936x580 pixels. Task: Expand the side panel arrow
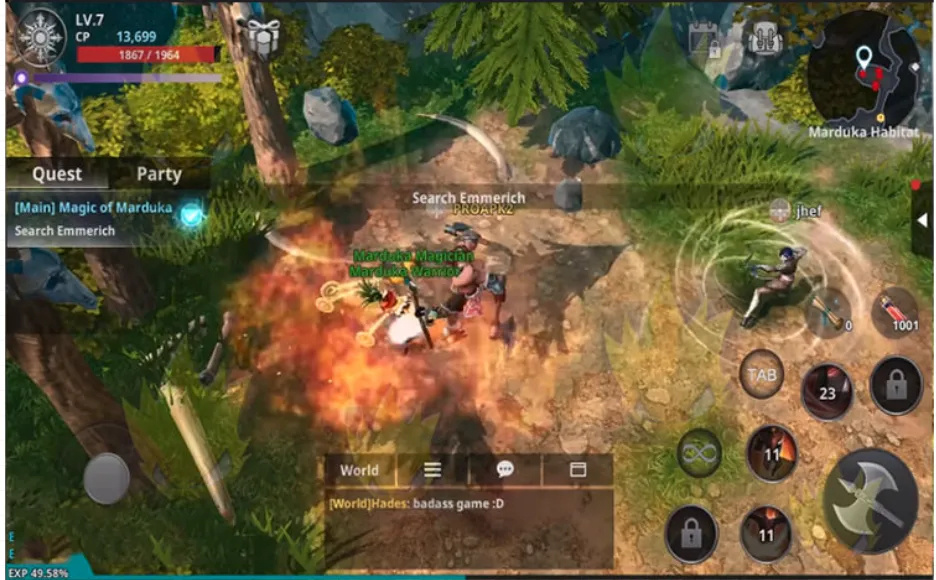[x=922, y=222]
